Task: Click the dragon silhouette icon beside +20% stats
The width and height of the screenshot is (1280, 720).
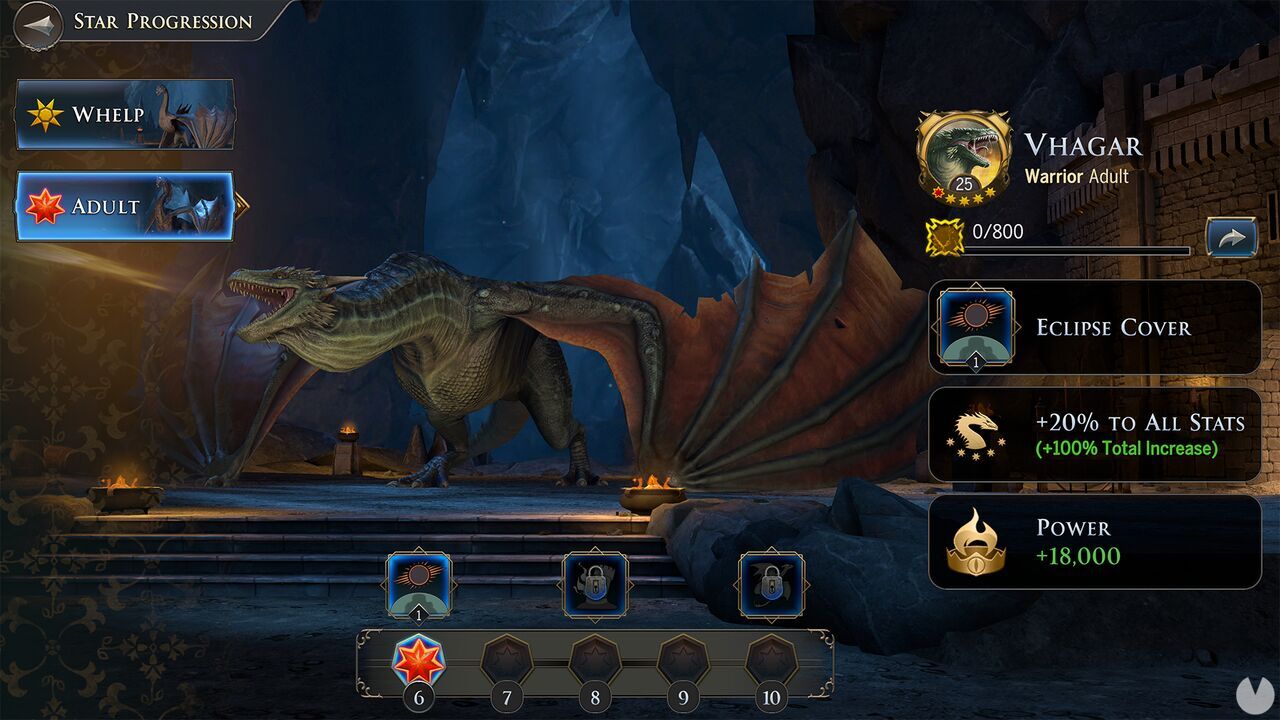Action: click(x=974, y=434)
